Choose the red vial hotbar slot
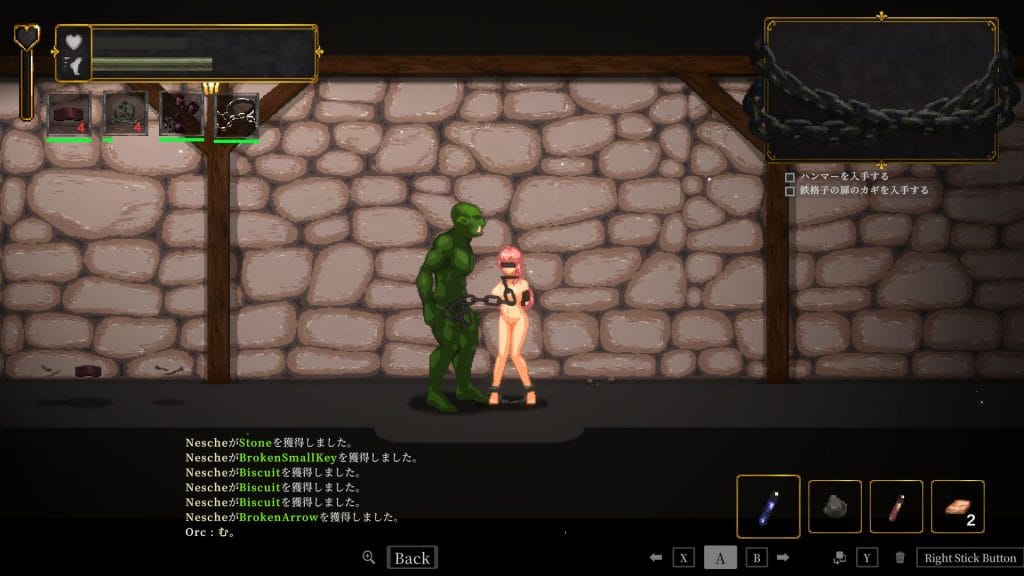Screen dimensions: 1024x576 point(896,507)
